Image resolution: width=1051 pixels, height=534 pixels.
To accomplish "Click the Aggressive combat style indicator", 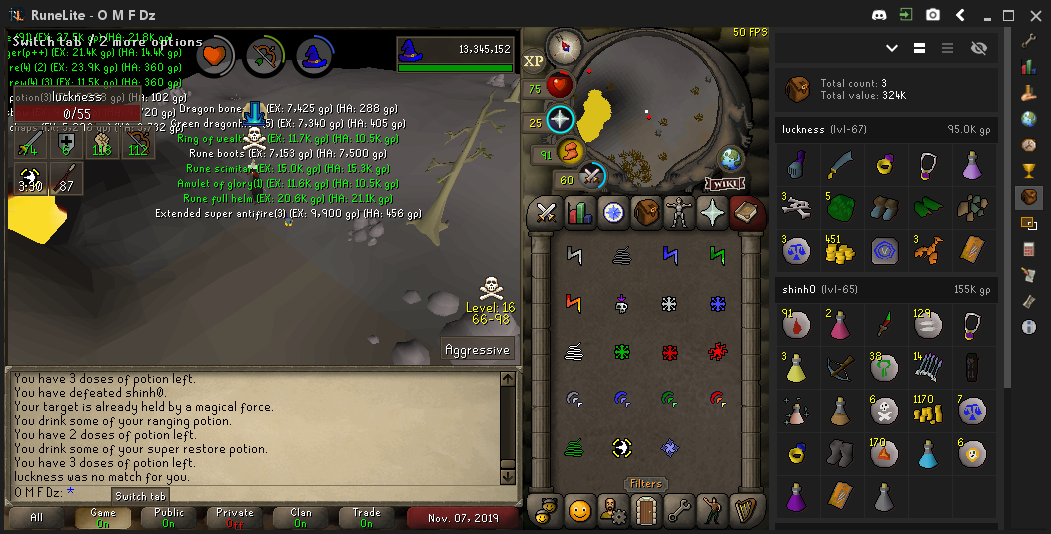I will 478,349.
